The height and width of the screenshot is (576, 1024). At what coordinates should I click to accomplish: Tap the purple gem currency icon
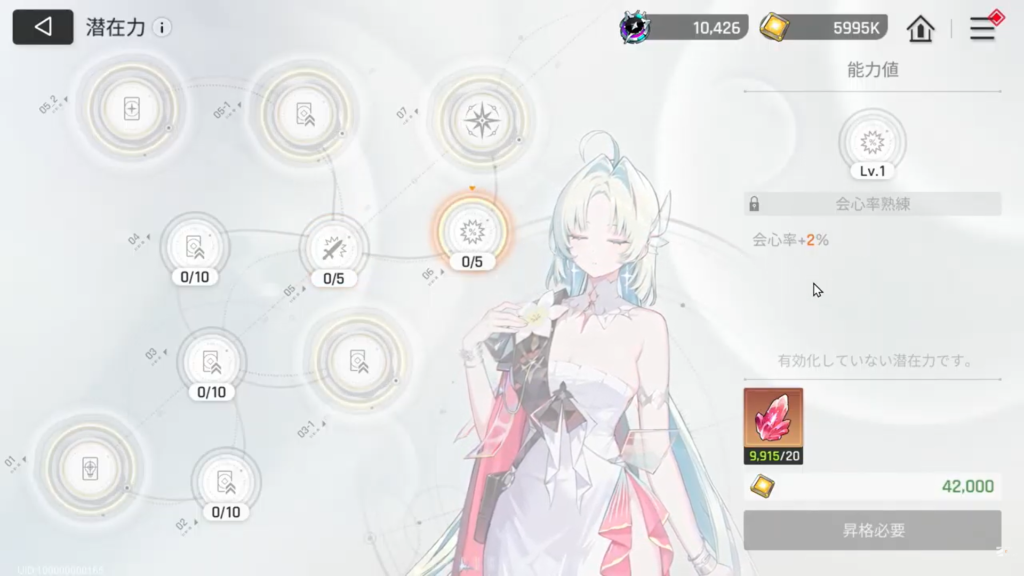(635, 28)
